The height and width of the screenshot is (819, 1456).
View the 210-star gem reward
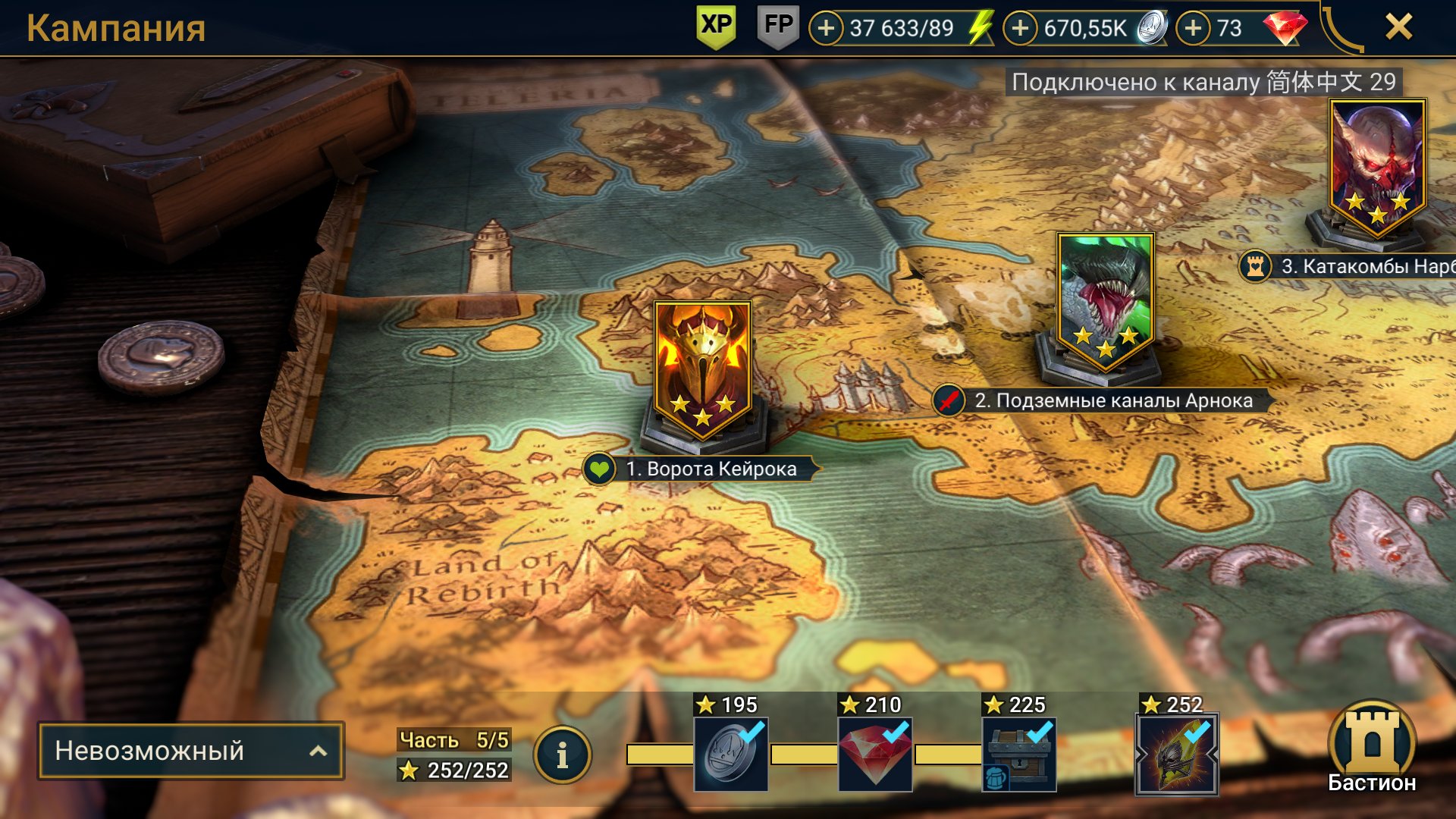tap(875, 754)
